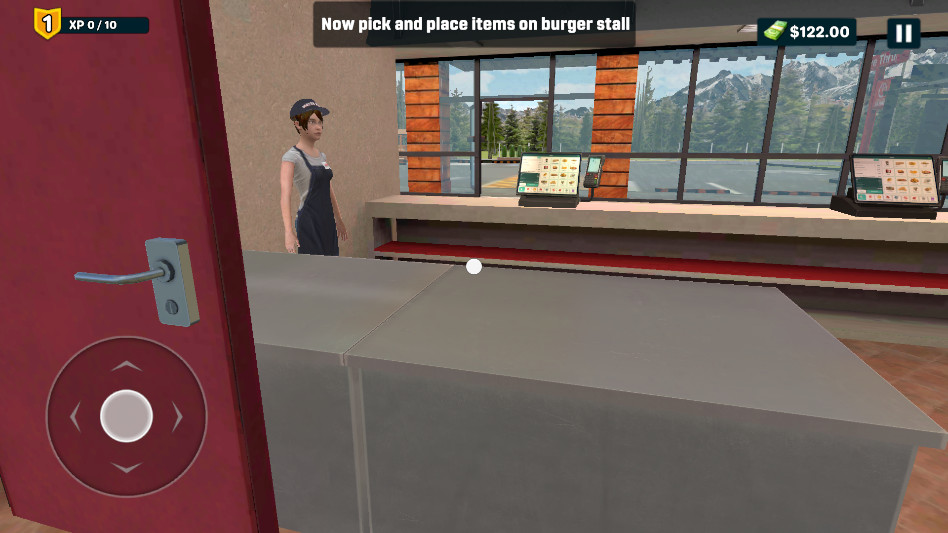Tap the virtual joystick center knob
Screen dimensions: 948x533
point(126,416)
